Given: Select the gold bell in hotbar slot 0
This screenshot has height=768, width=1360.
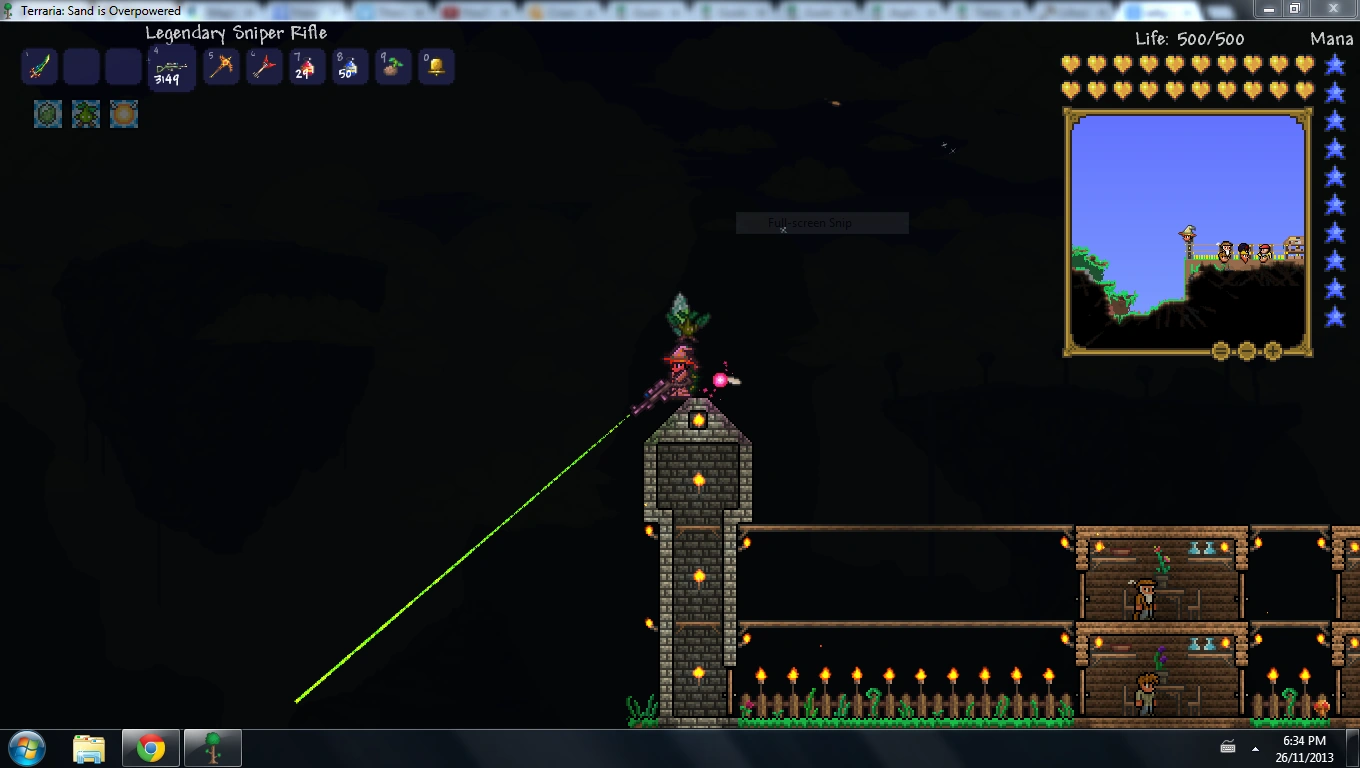Looking at the screenshot, I should tap(436, 66).
